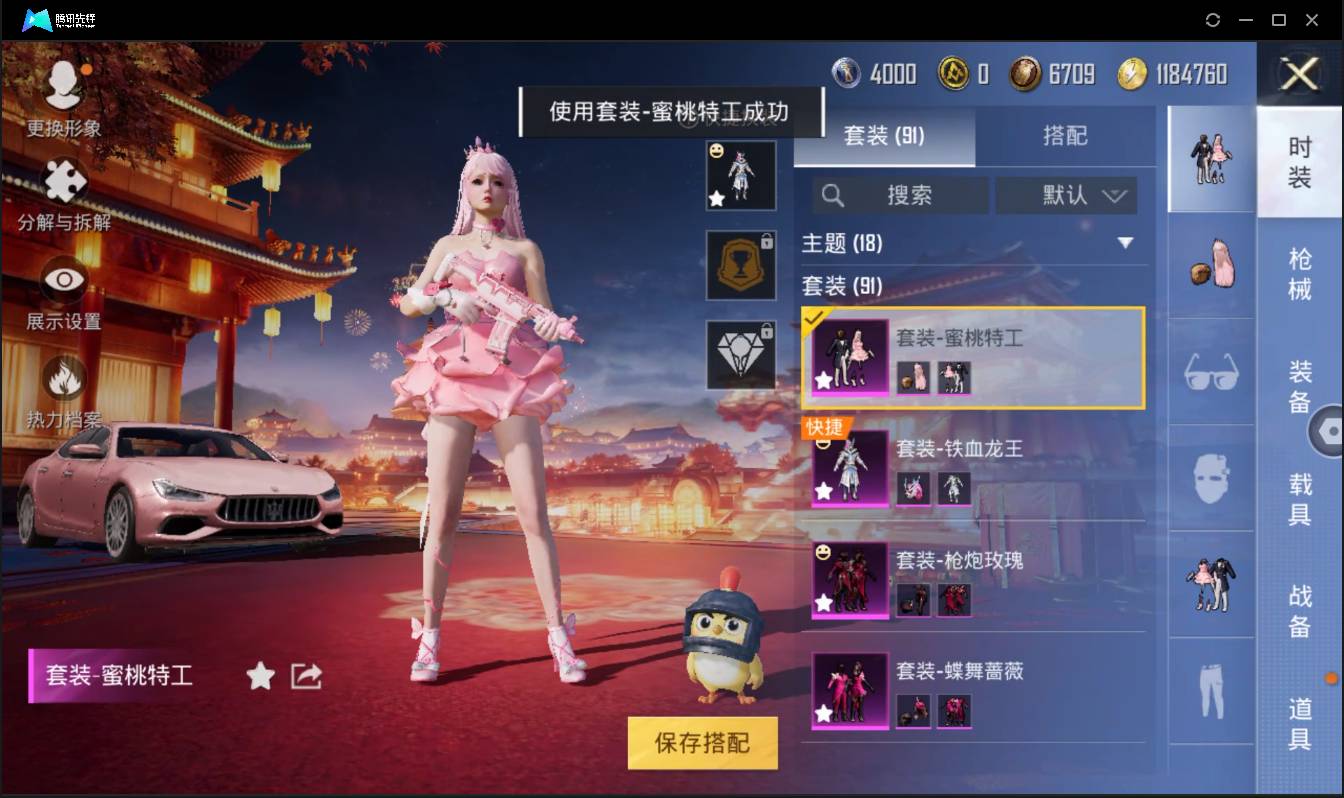1344x798 pixels.
Task: Select the 套装-蝶舞蔷薇 outfit thumbnail
Action: [848, 688]
